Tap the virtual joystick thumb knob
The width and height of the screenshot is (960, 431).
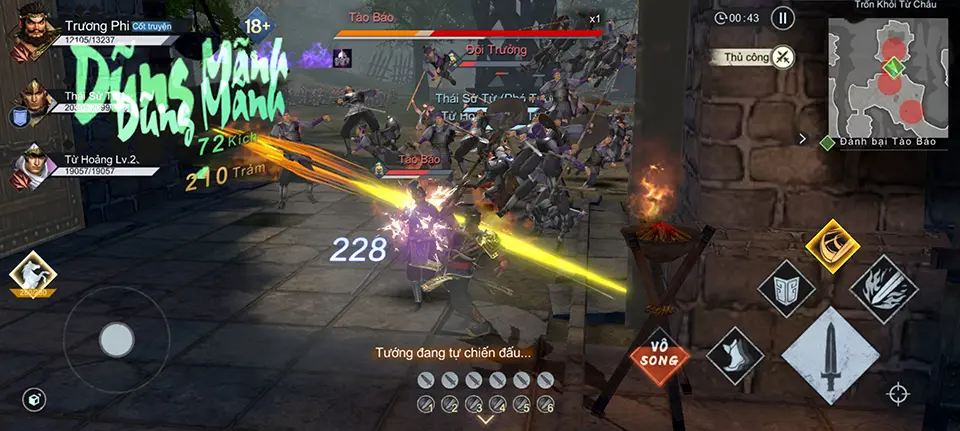(x=117, y=340)
